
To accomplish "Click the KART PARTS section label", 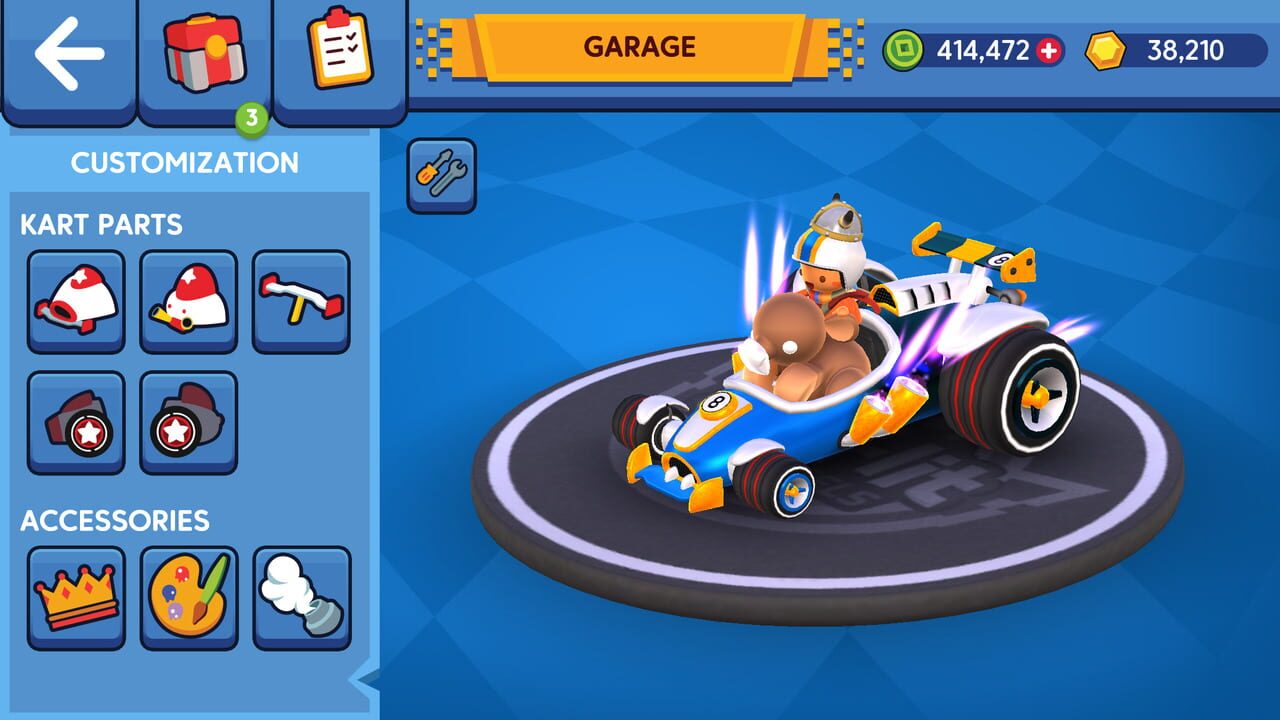I will 101,225.
